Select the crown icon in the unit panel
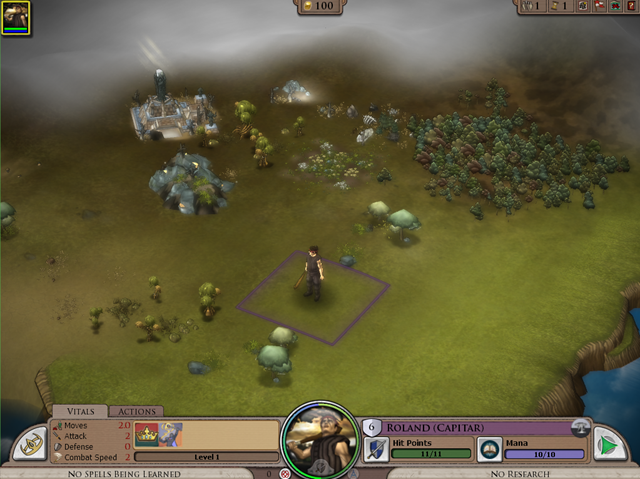Screen dimensions: 640x479 147,434
